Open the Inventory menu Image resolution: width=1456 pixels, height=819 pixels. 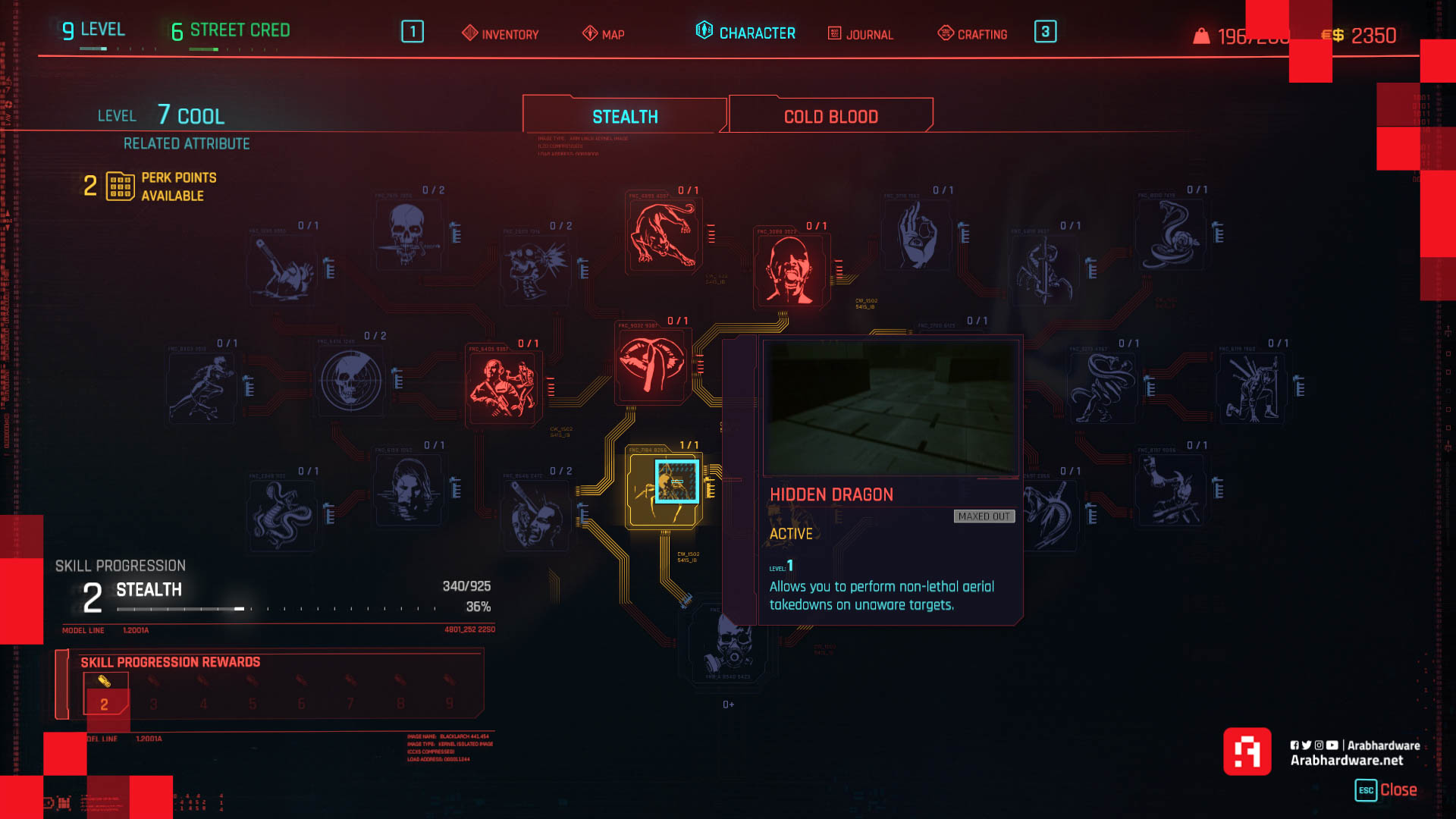pyautogui.click(x=500, y=34)
